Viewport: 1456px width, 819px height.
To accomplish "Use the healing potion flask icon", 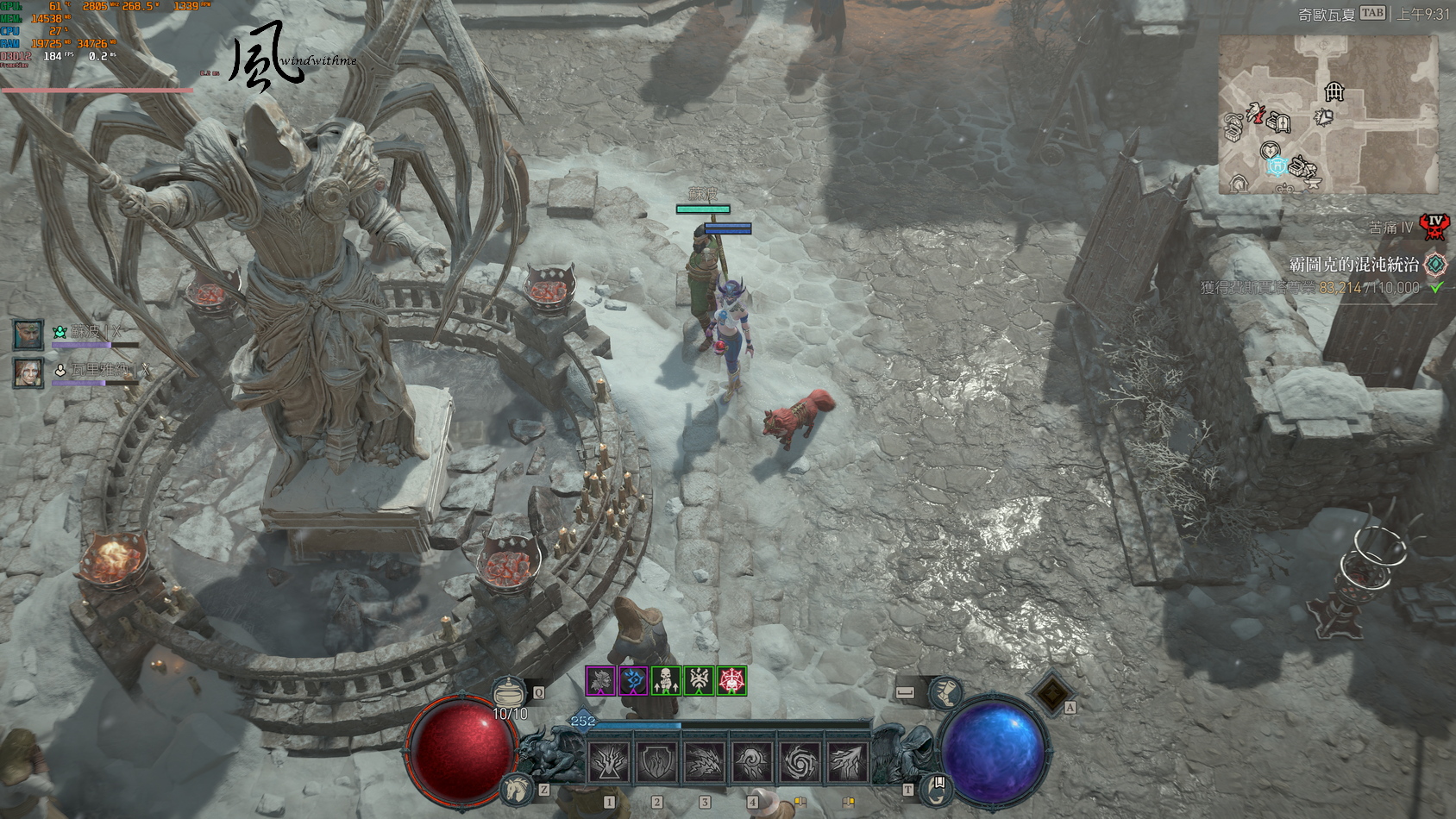I will (x=509, y=692).
